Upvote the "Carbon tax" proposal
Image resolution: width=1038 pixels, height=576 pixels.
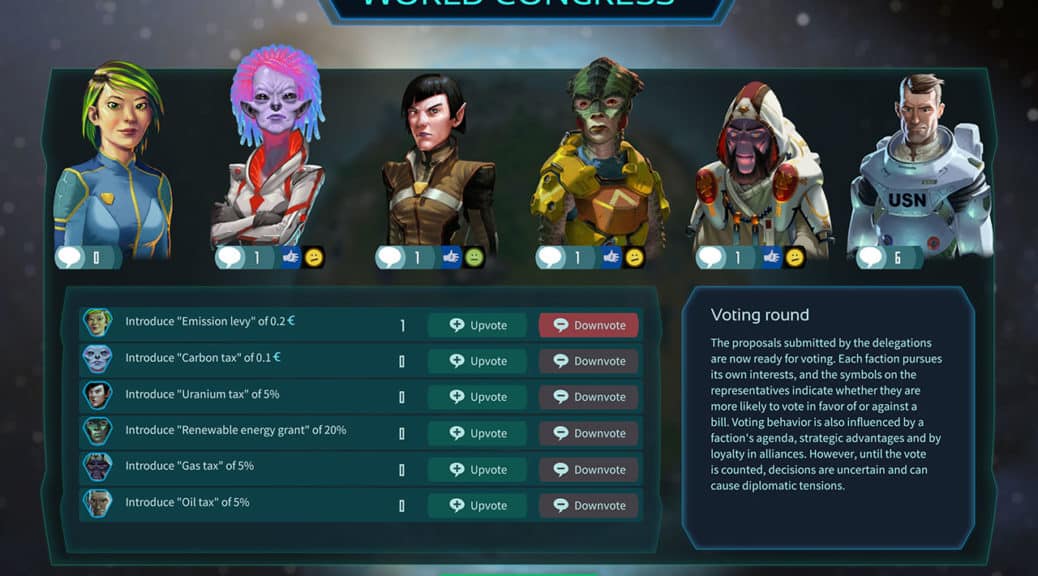coord(477,361)
